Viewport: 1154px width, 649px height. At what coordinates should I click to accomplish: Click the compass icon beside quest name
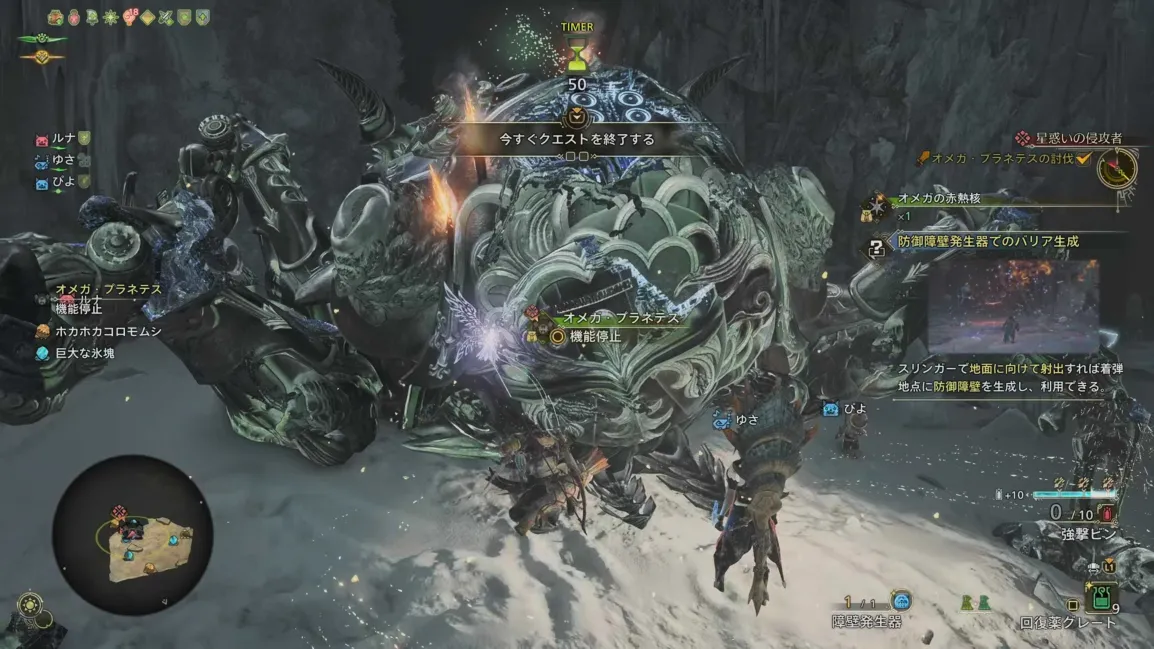[1116, 169]
